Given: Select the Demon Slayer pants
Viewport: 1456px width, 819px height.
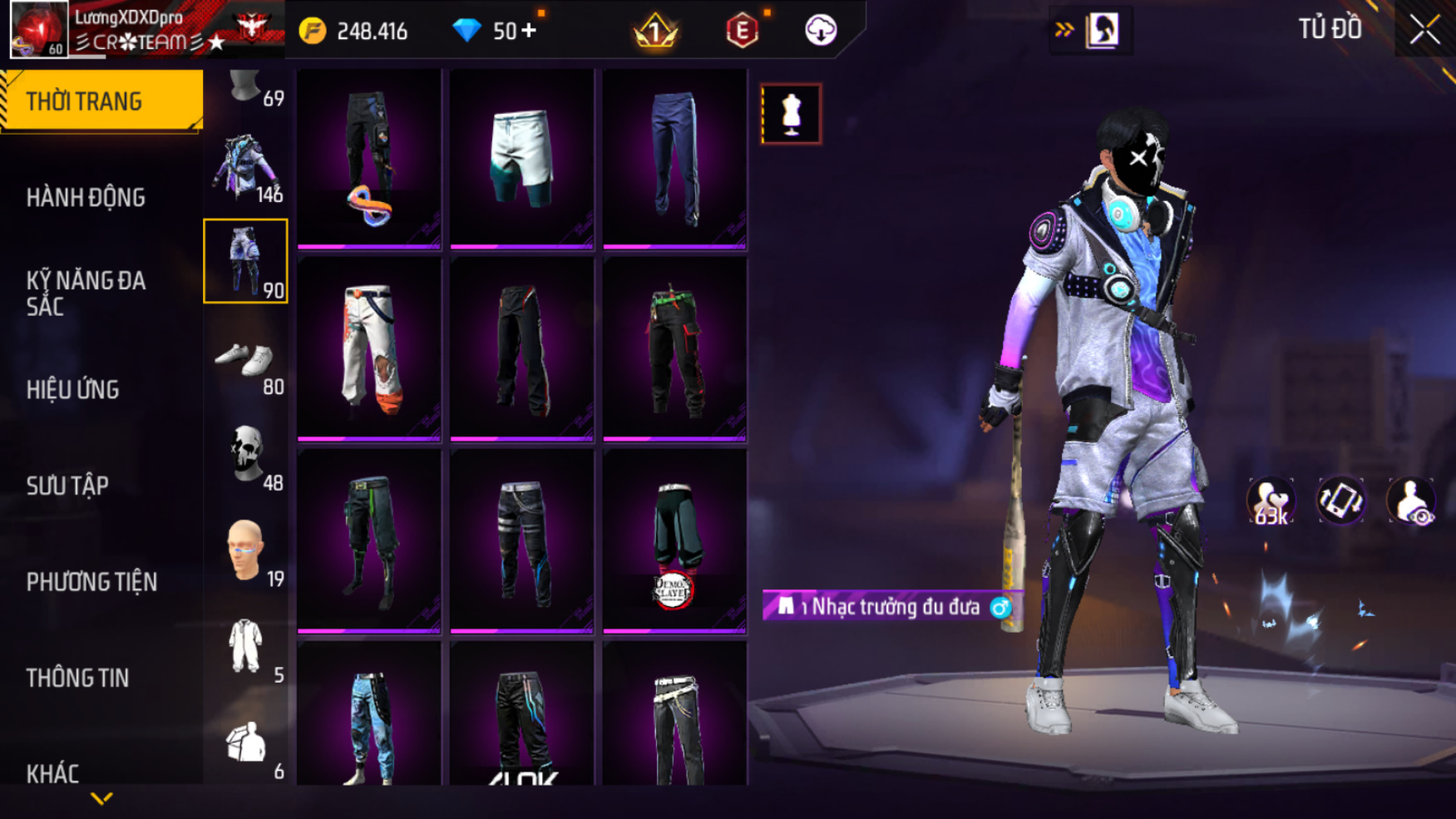Looking at the screenshot, I should coord(674,540).
